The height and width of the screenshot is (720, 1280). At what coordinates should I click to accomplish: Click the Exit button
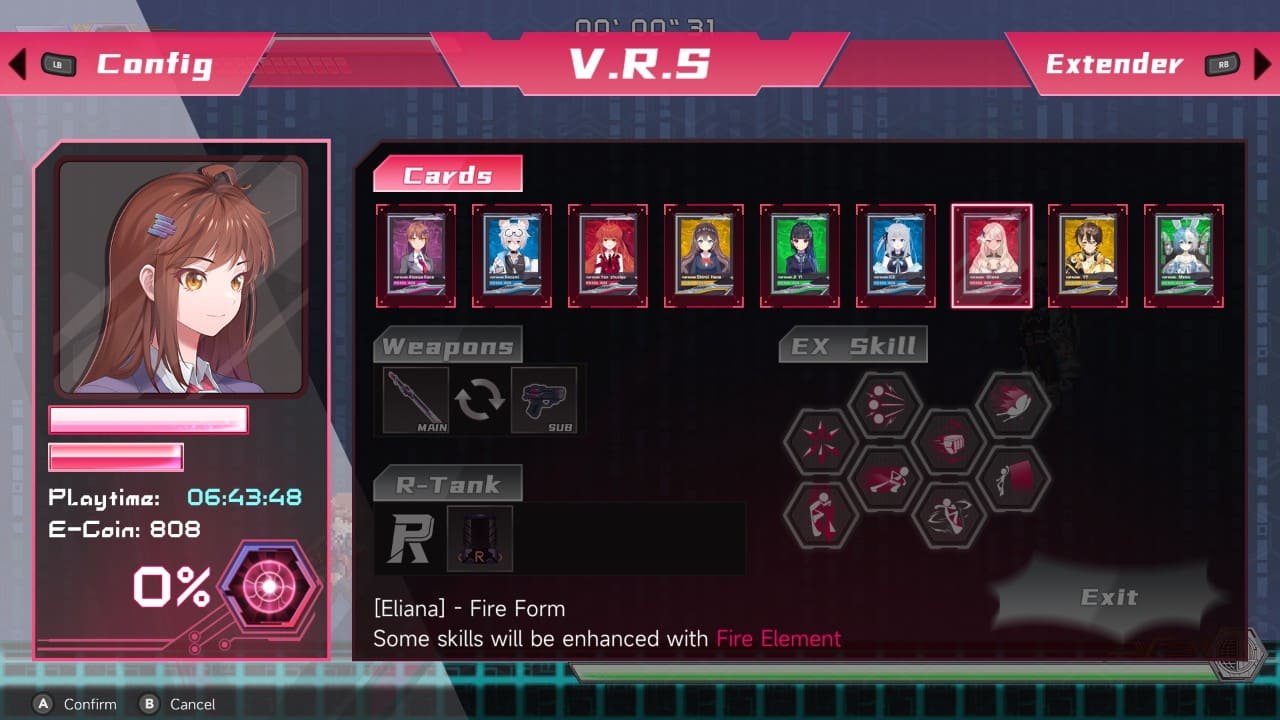(1110, 597)
